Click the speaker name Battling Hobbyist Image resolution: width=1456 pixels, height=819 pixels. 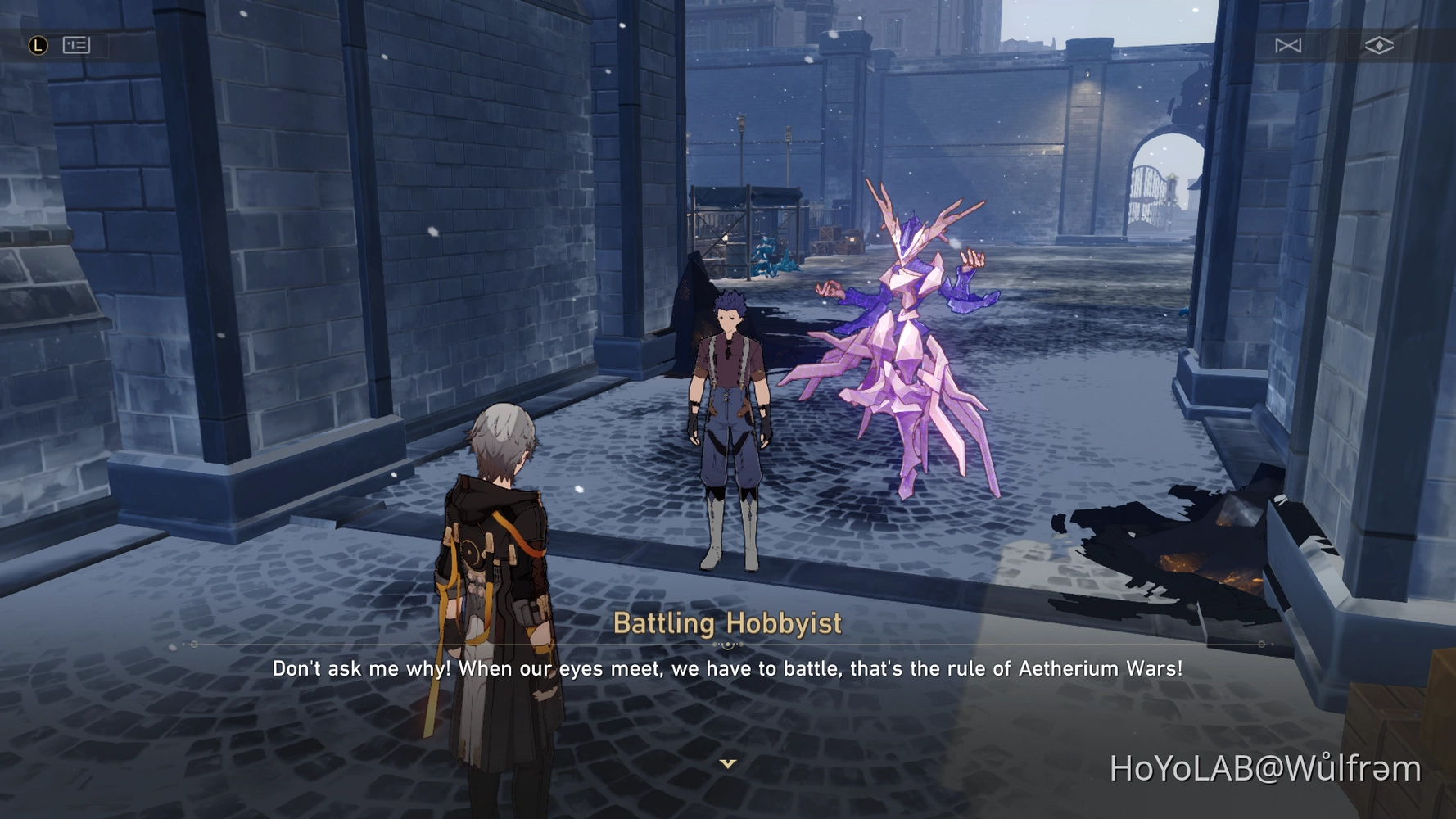click(x=727, y=623)
